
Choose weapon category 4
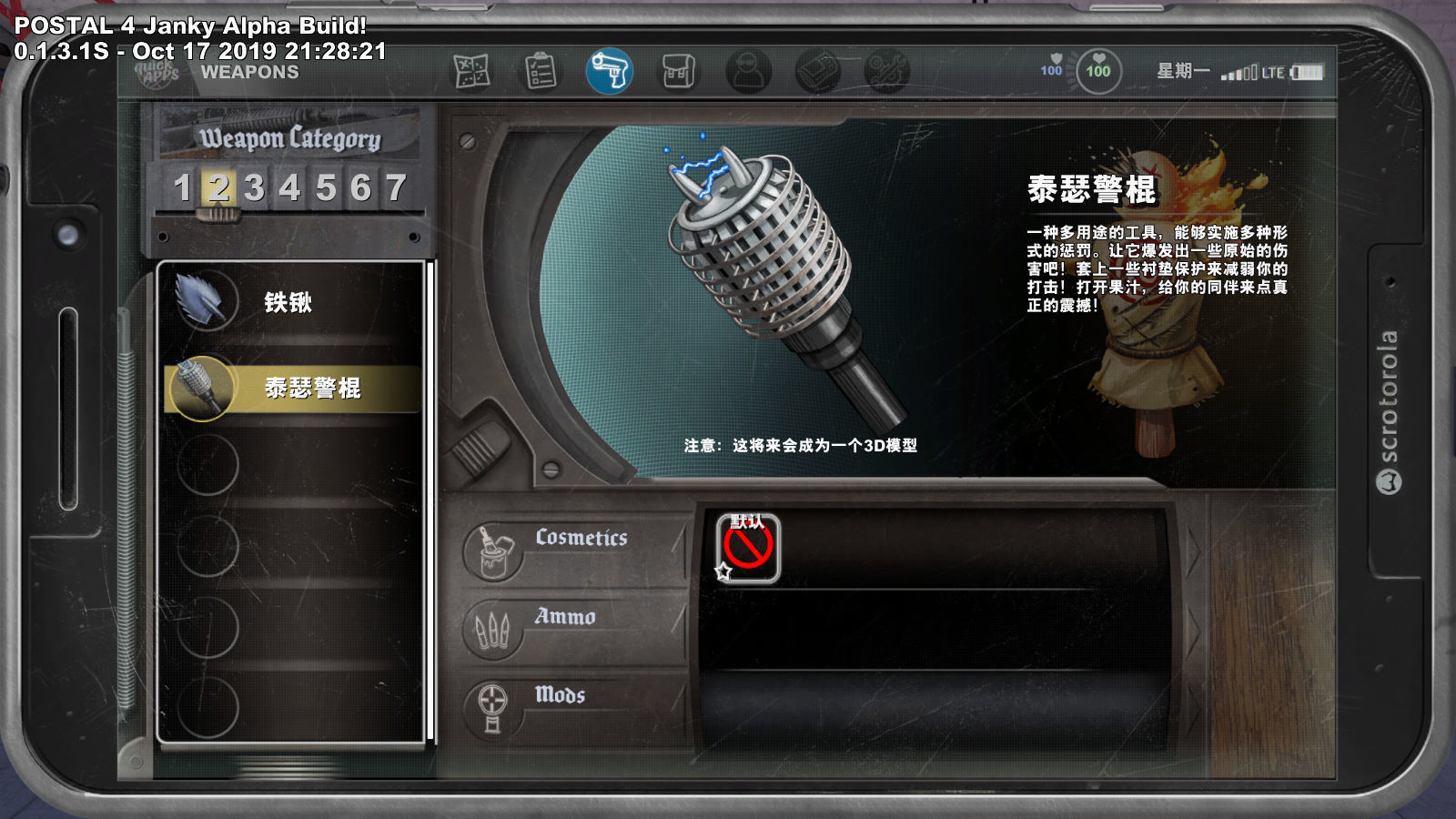click(x=289, y=188)
